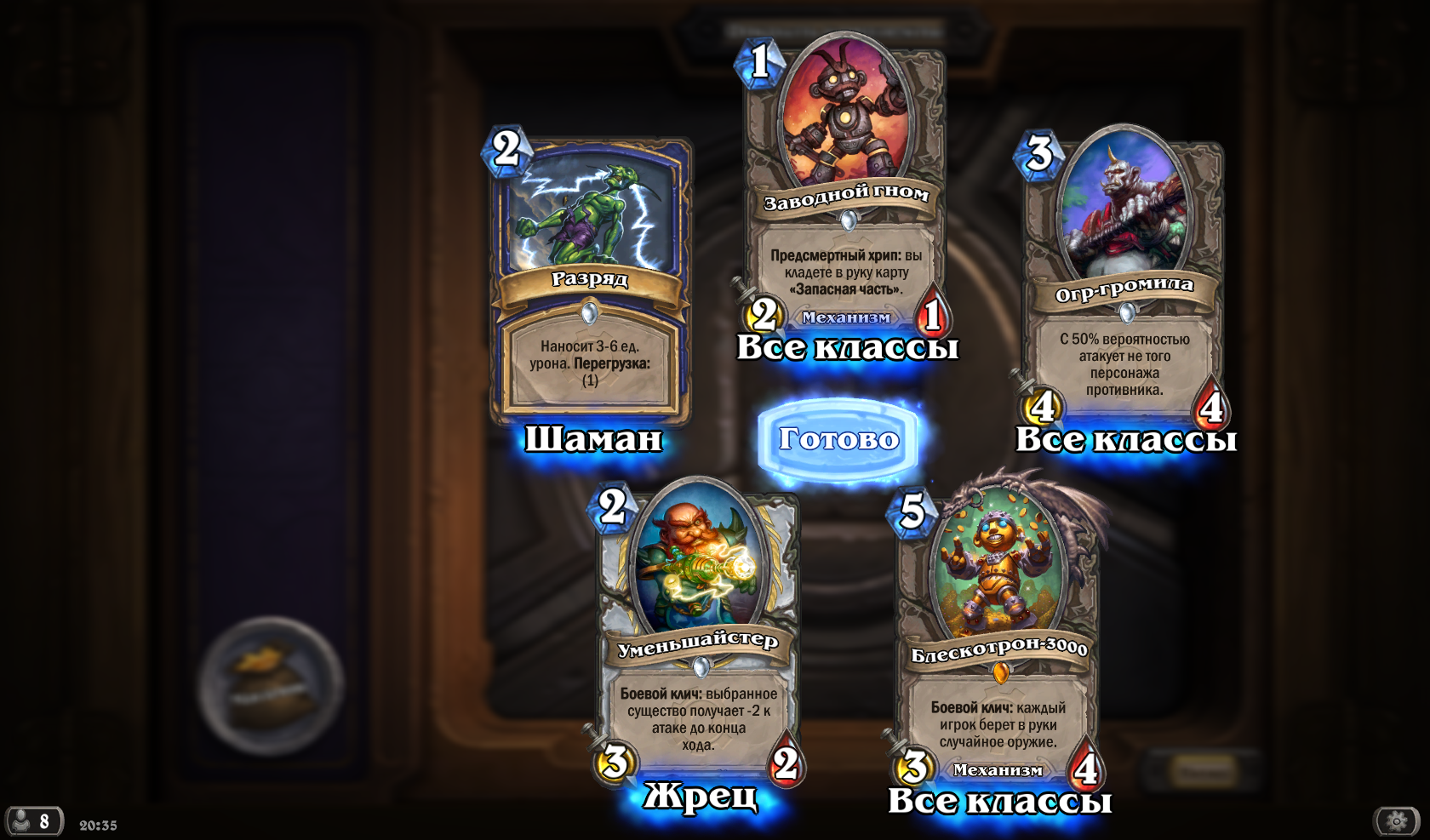Select the Разряд shaman spell card

click(x=591, y=281)
